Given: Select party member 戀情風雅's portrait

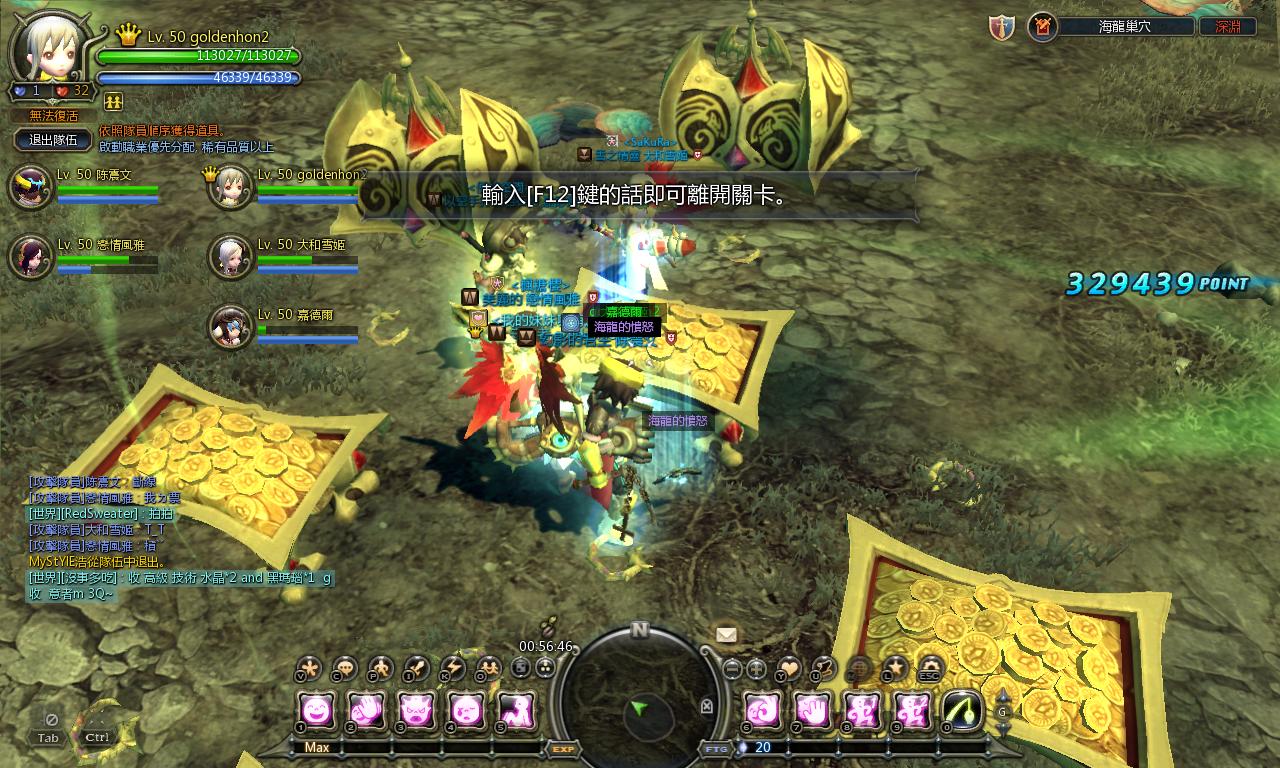Looking at the screenshot, I should 30,257.
